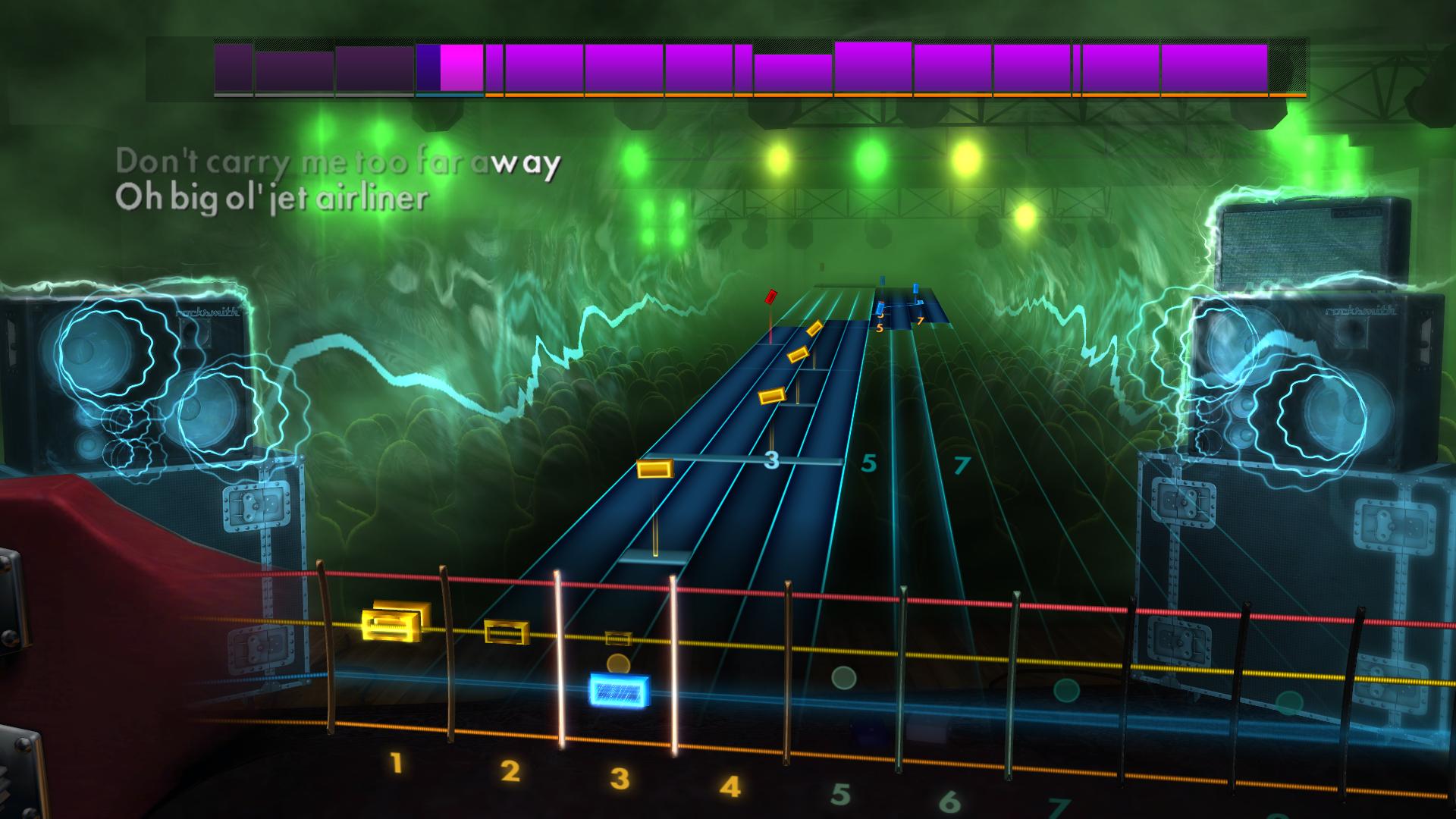Select the fret number 5 marker
Screen dimensions: 1456x819
click(870, 463)
